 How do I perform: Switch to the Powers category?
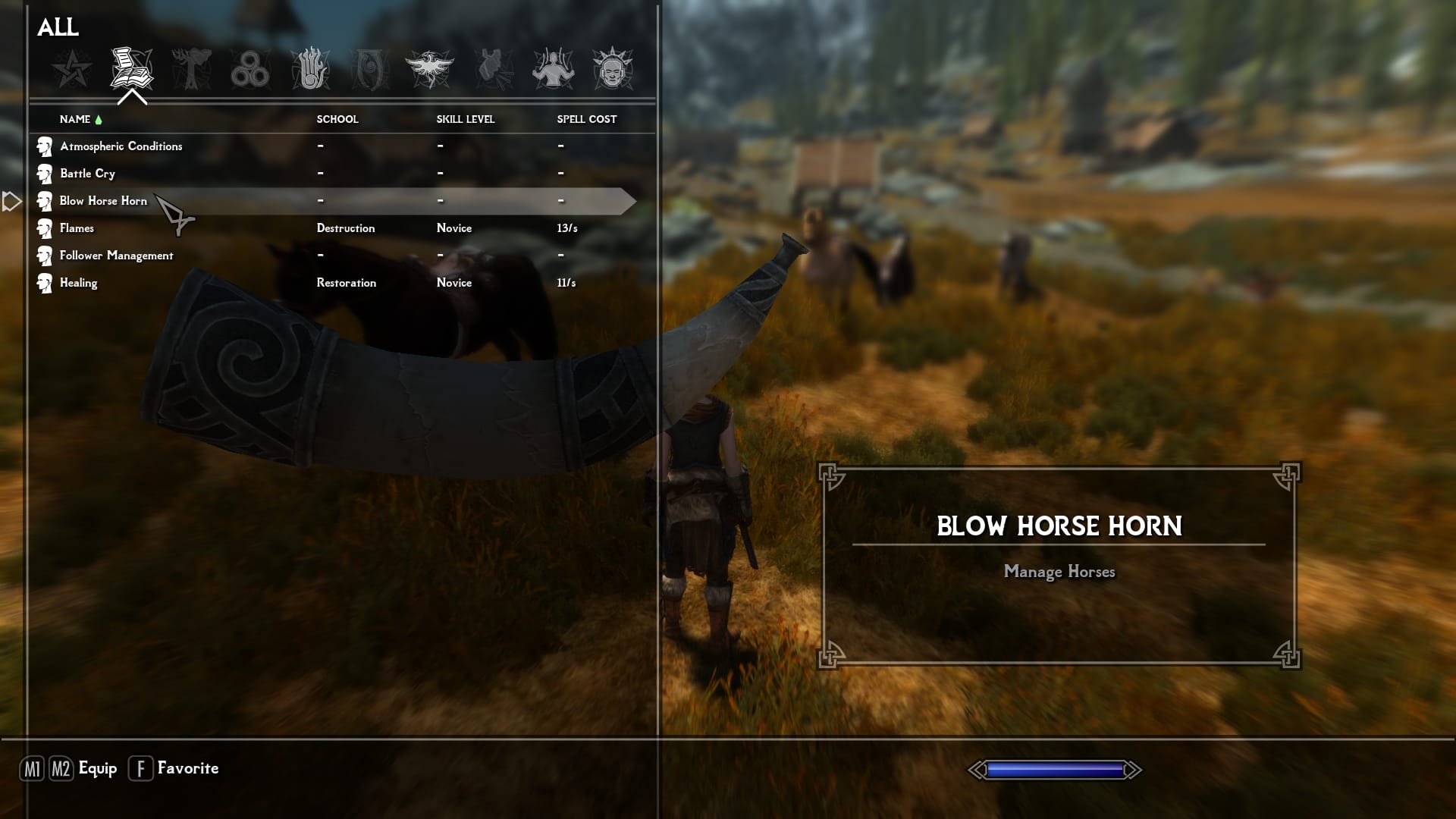(x=553, y=69)
